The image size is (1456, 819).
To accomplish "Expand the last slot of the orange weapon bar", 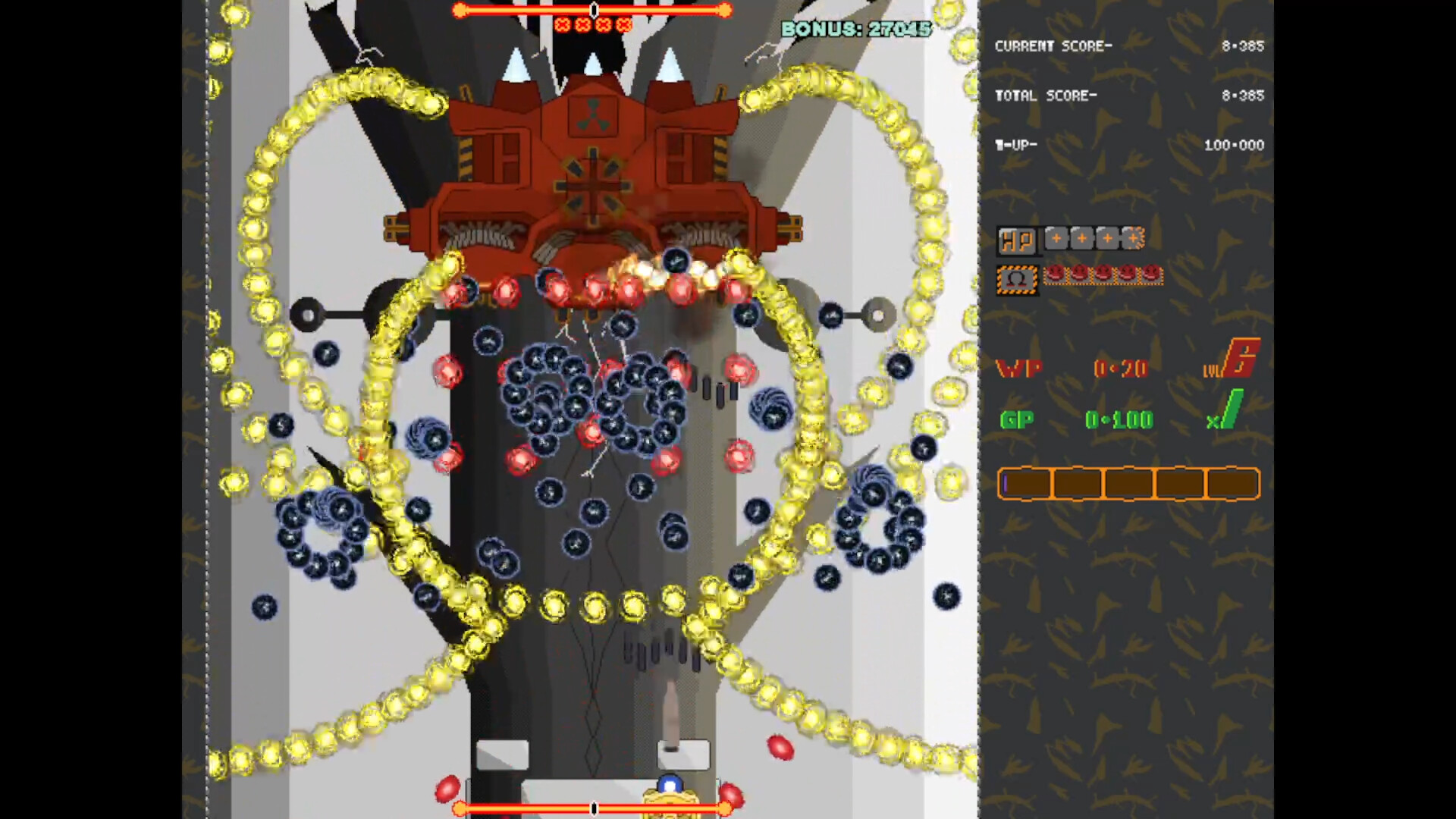I will (x=1232, y=484).
